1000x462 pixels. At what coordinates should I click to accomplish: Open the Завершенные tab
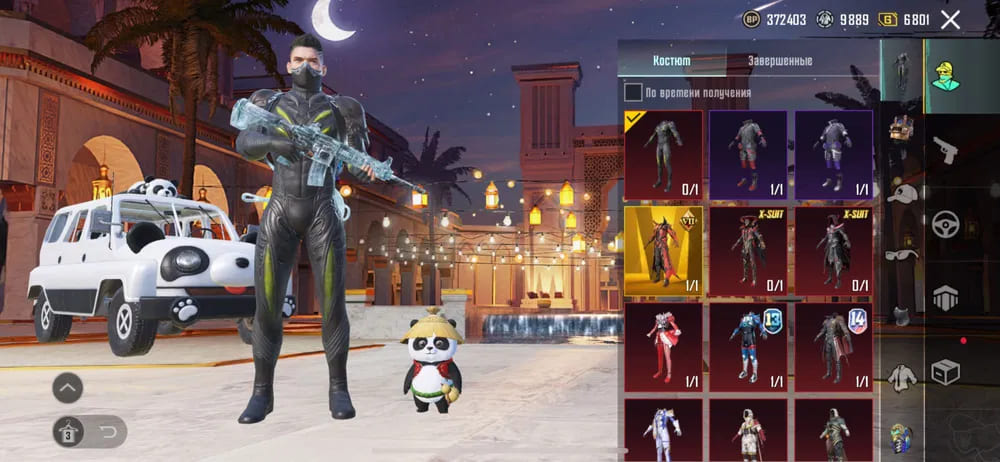pyautogui.click(x=780, y=61)
